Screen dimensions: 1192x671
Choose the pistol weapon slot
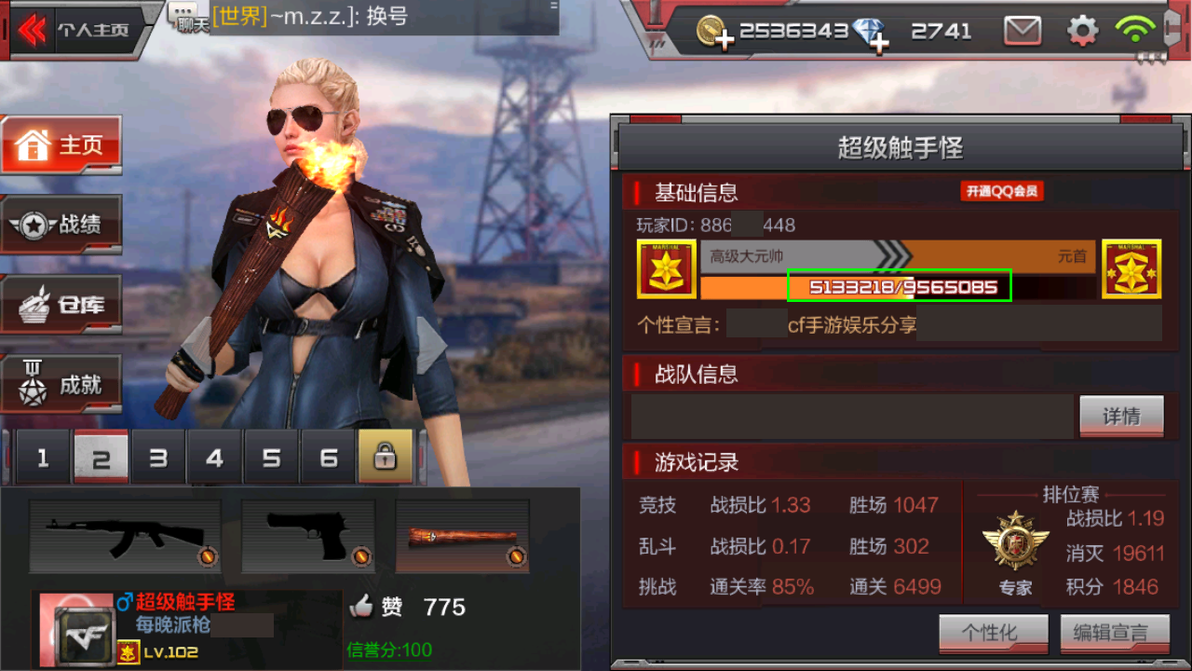tap(309, 537)
